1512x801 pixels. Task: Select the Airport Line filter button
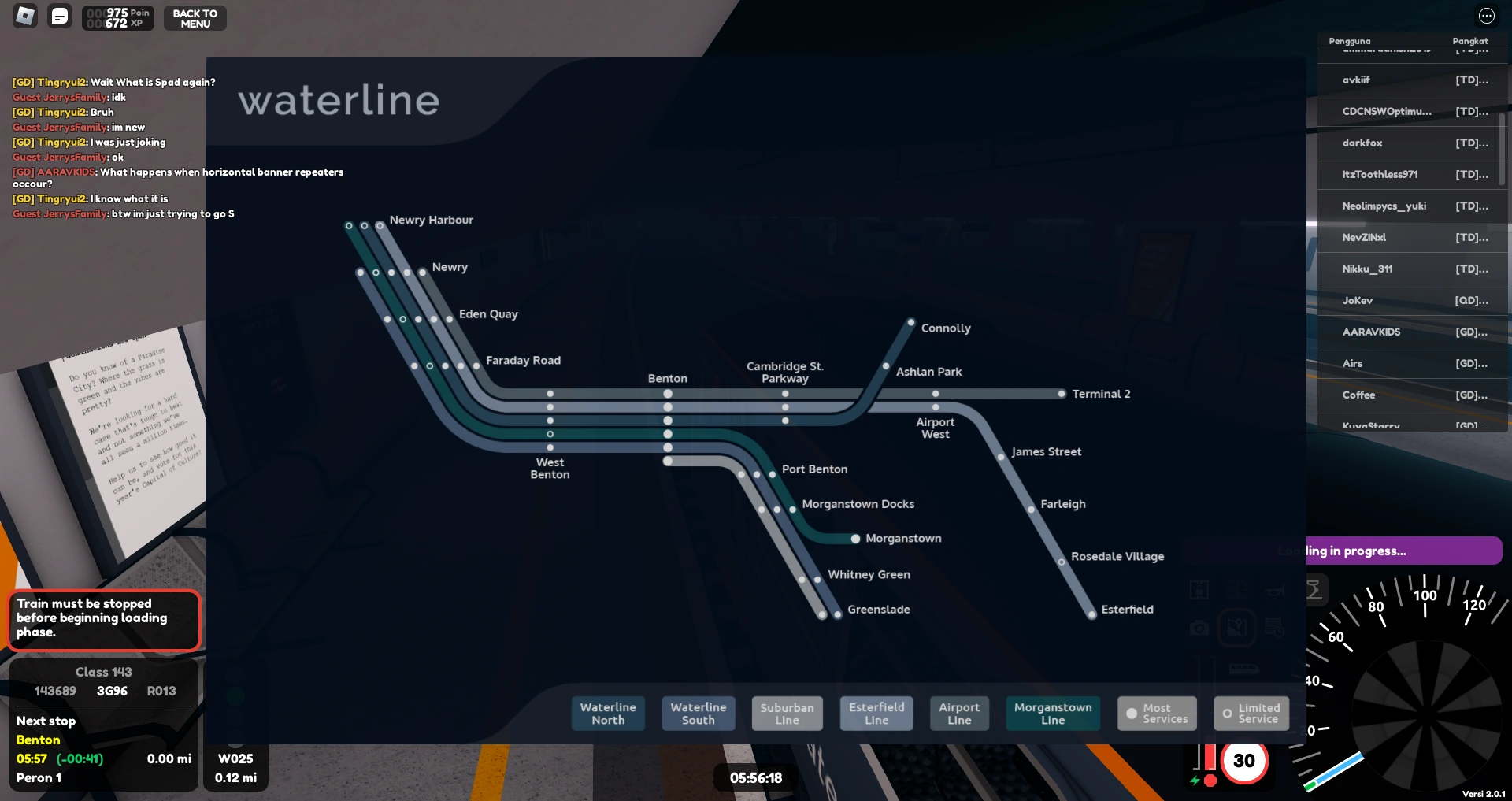pos(959,713)
